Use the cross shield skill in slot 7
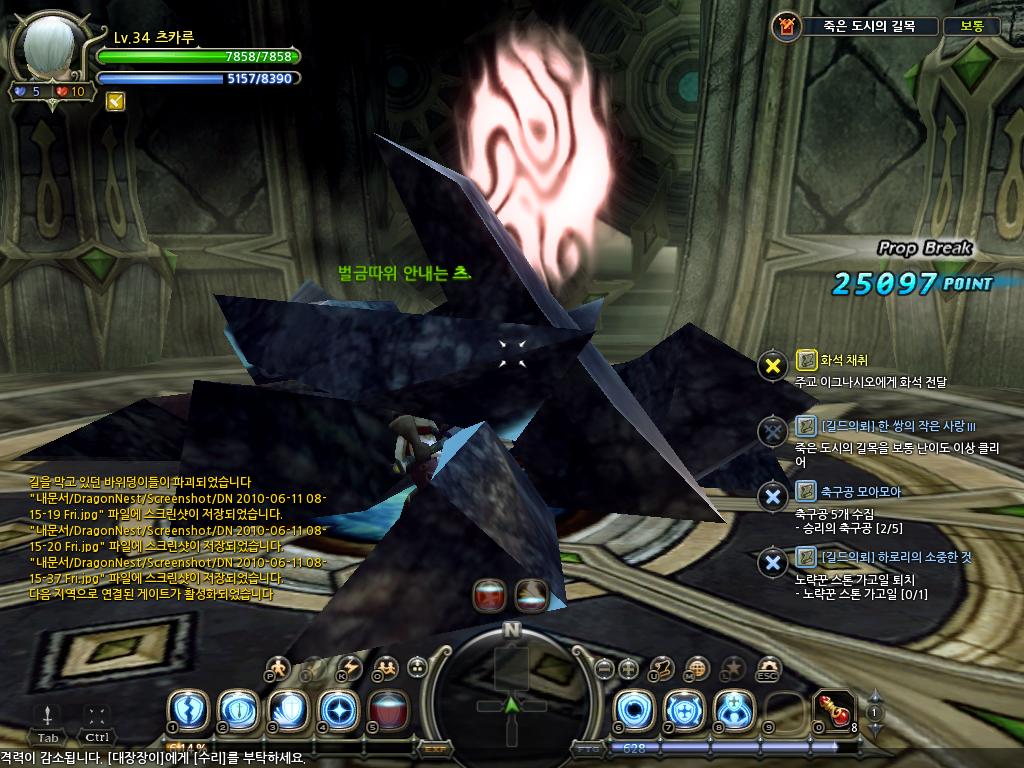Image resolution: width=1024 pixels, height=768 pixels. coord(683,709)
